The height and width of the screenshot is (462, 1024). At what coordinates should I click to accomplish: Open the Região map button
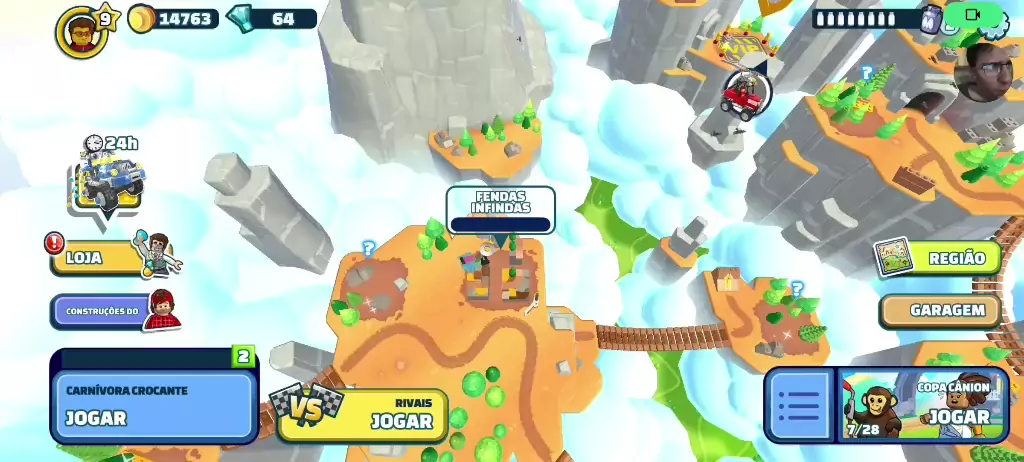[938, 258]
